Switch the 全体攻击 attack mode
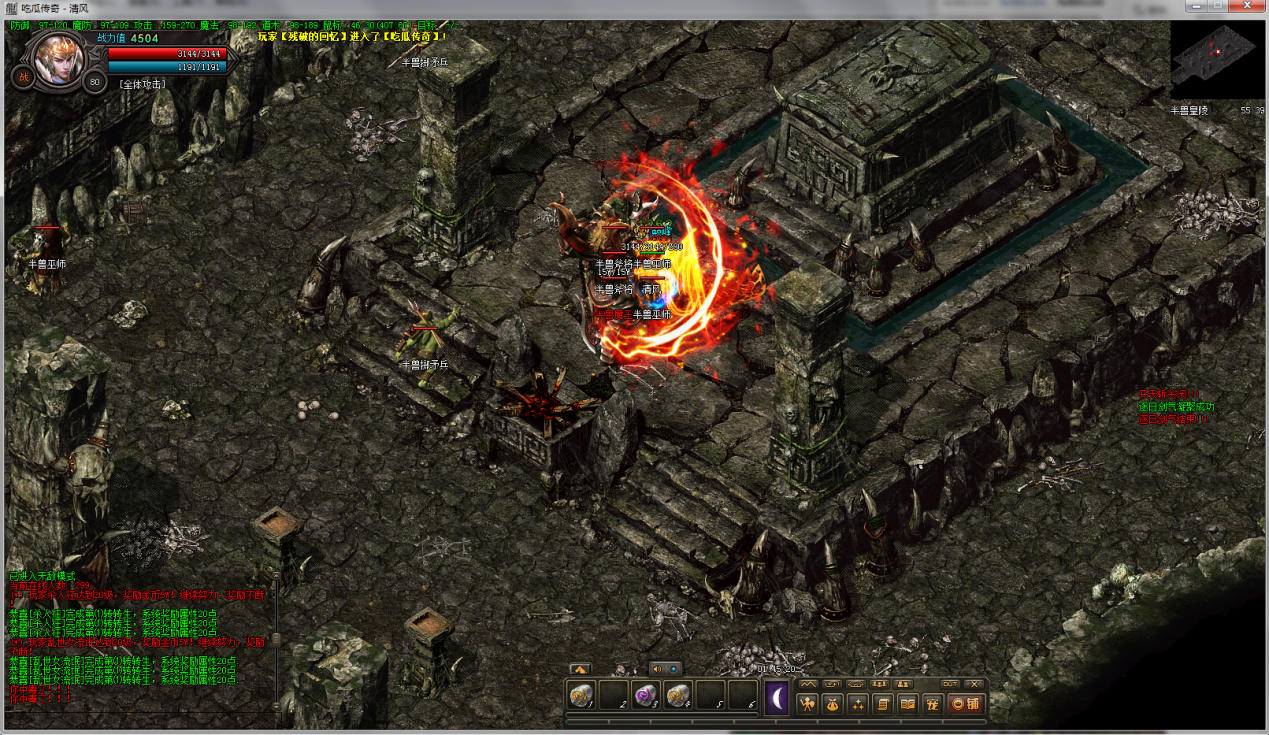Image resolution: width=1269 pixels, height=735 pixels. pyautogui.click(x=143, y=84)
